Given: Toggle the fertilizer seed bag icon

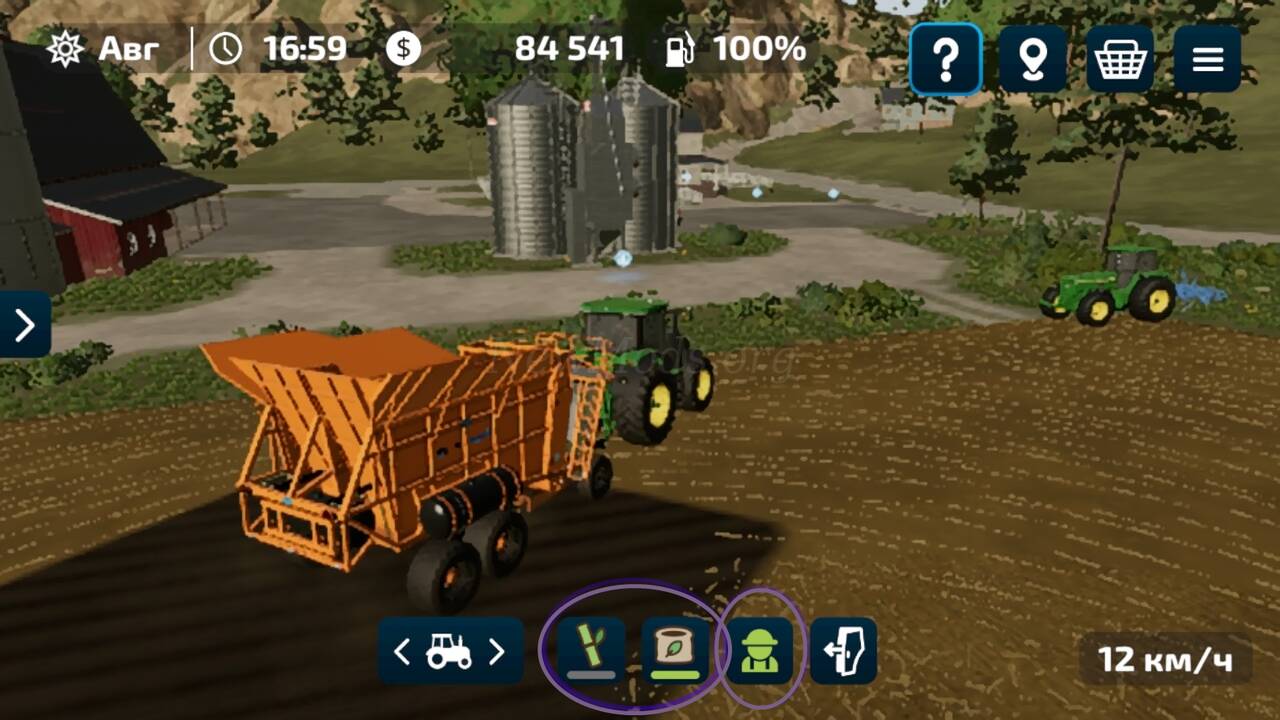Looking at the screenshot, I should (x=675, y=650).
